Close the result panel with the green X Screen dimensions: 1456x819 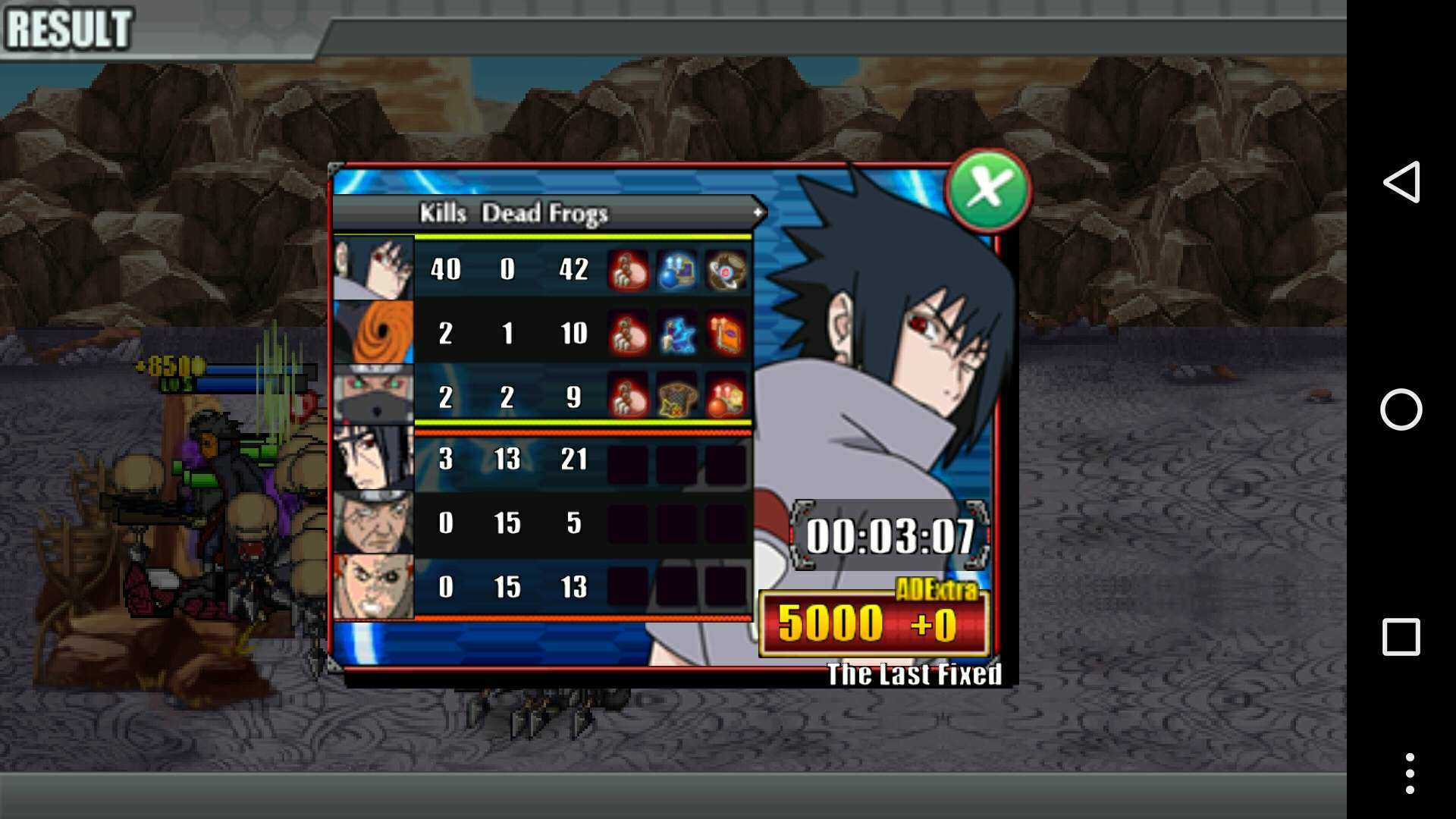pos(987,189)
